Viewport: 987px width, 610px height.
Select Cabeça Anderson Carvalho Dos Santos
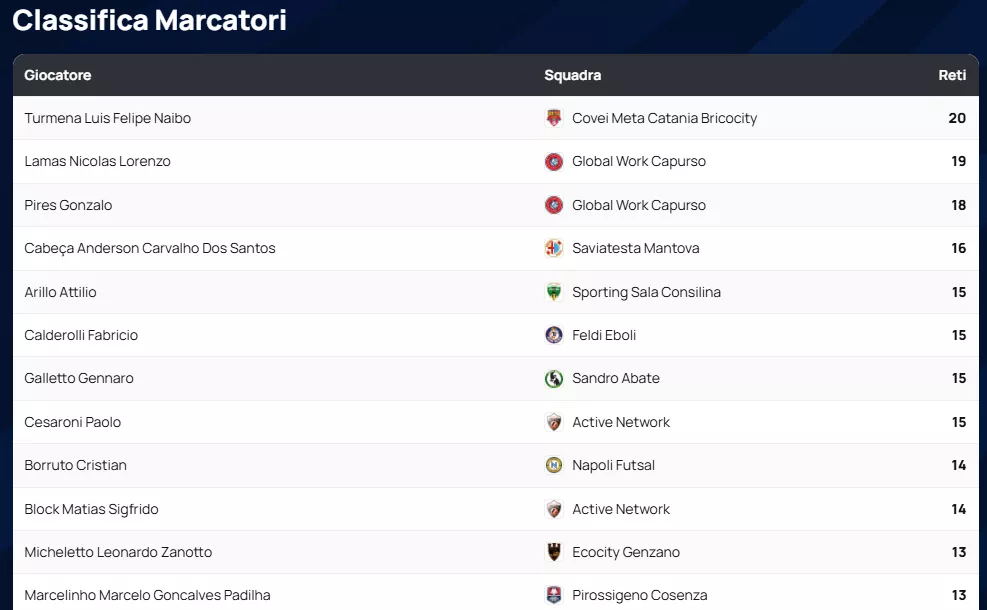click(150, 248)
